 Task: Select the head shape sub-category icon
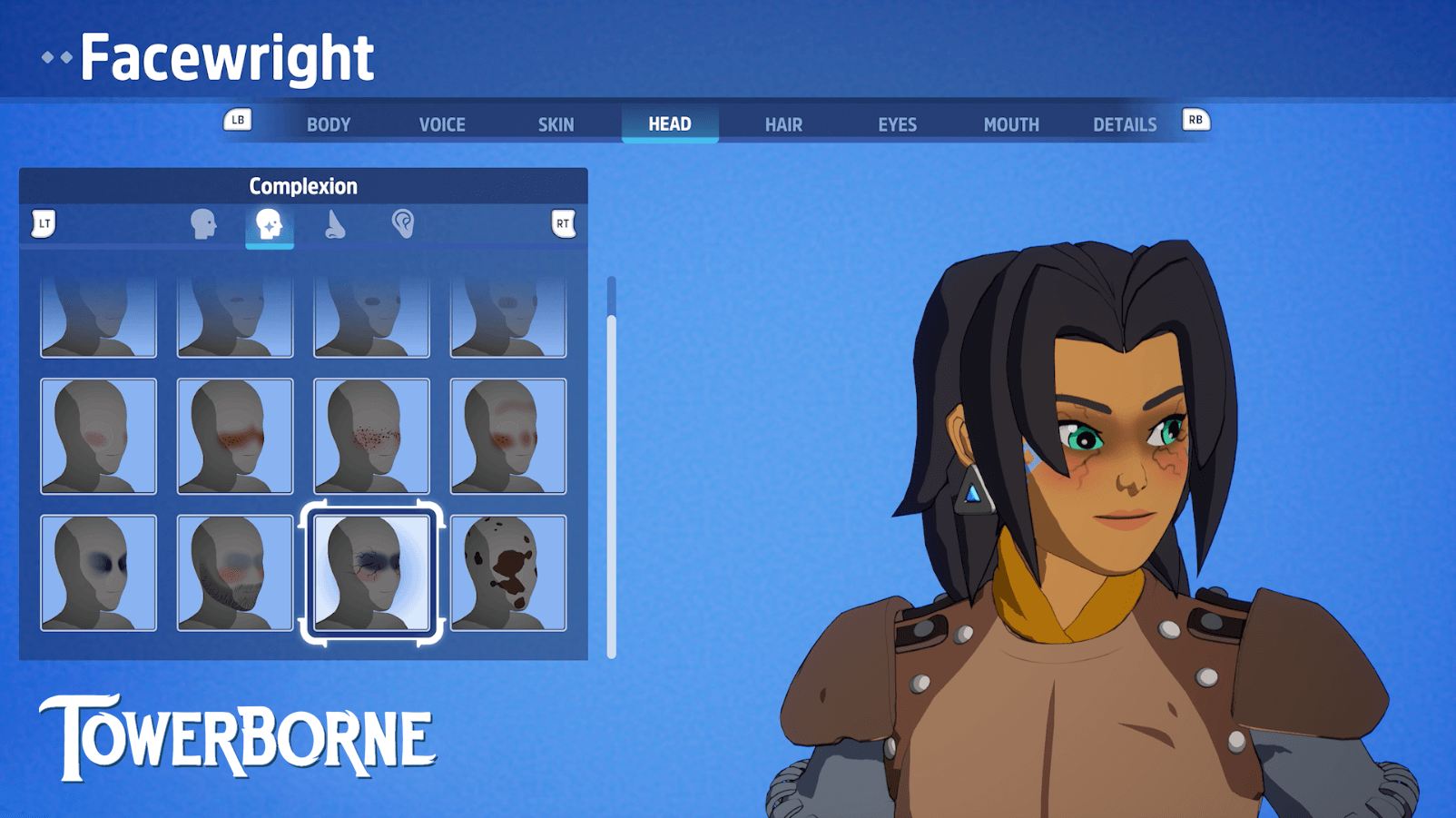click(x=203, y=224)
